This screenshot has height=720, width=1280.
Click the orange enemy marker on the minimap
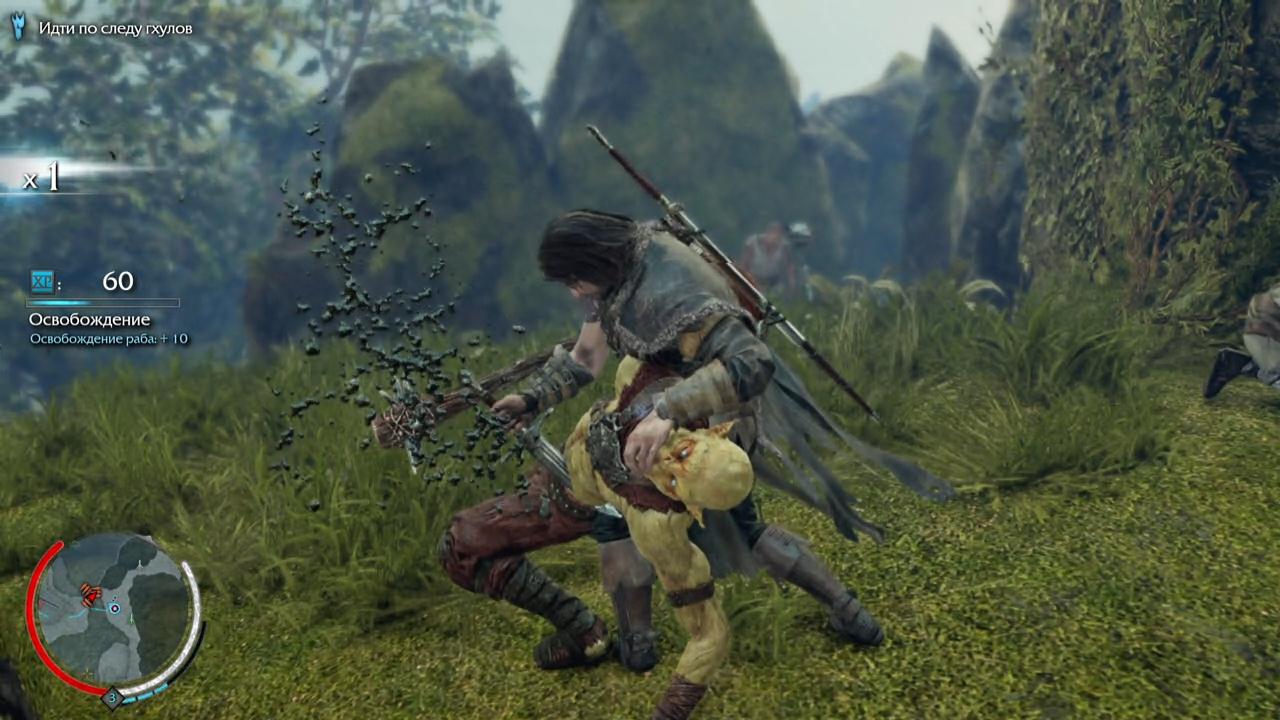point(92,596)
